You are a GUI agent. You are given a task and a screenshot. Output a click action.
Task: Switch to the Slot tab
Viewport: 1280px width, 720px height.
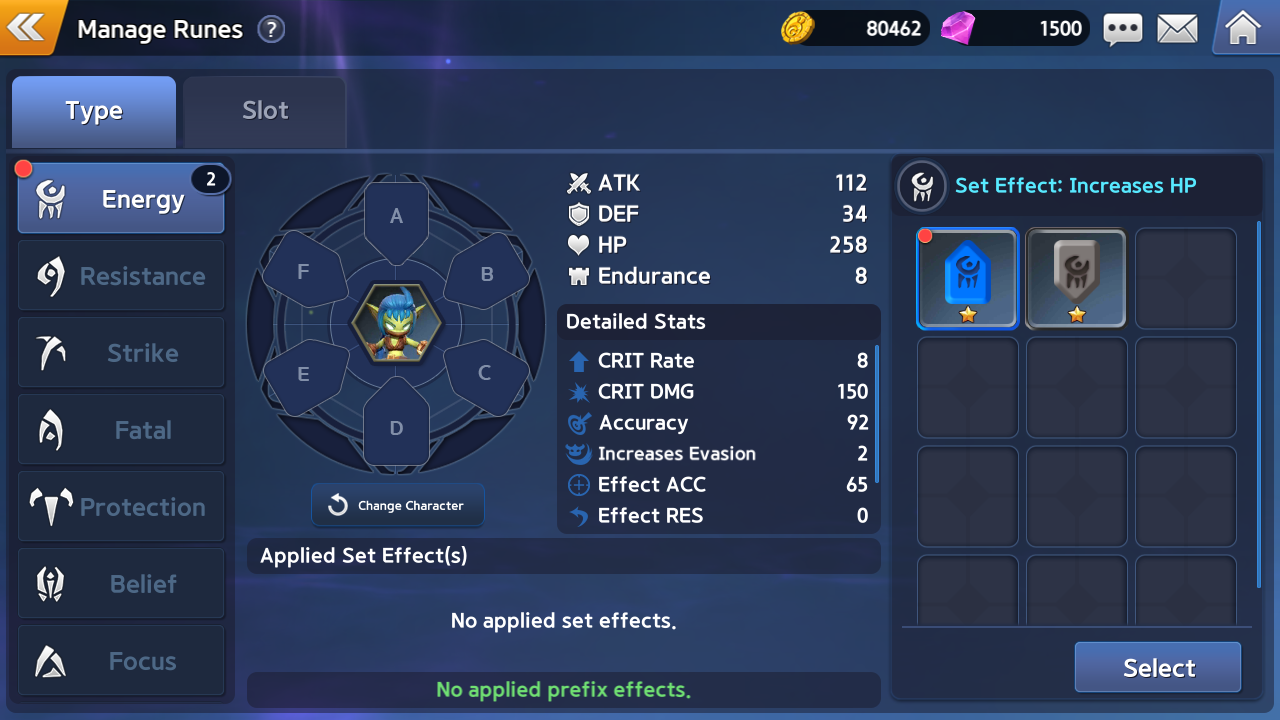point(265,111)
